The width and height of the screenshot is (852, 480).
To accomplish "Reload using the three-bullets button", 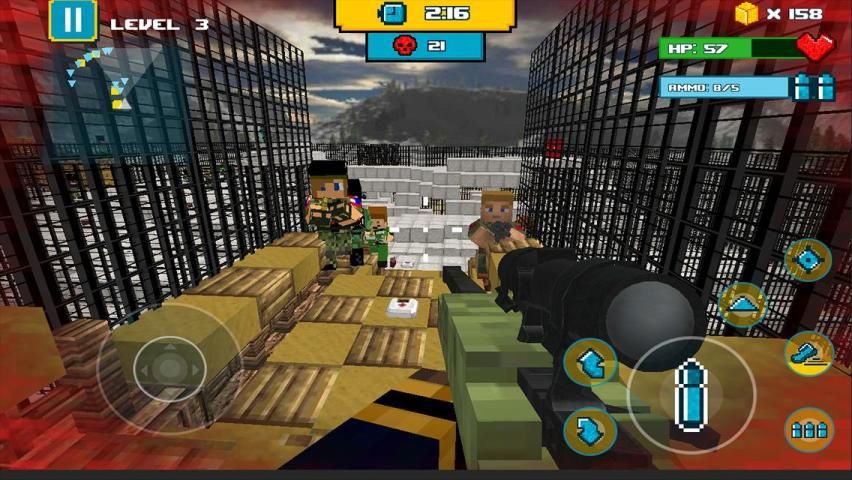I will pos(808,430).
